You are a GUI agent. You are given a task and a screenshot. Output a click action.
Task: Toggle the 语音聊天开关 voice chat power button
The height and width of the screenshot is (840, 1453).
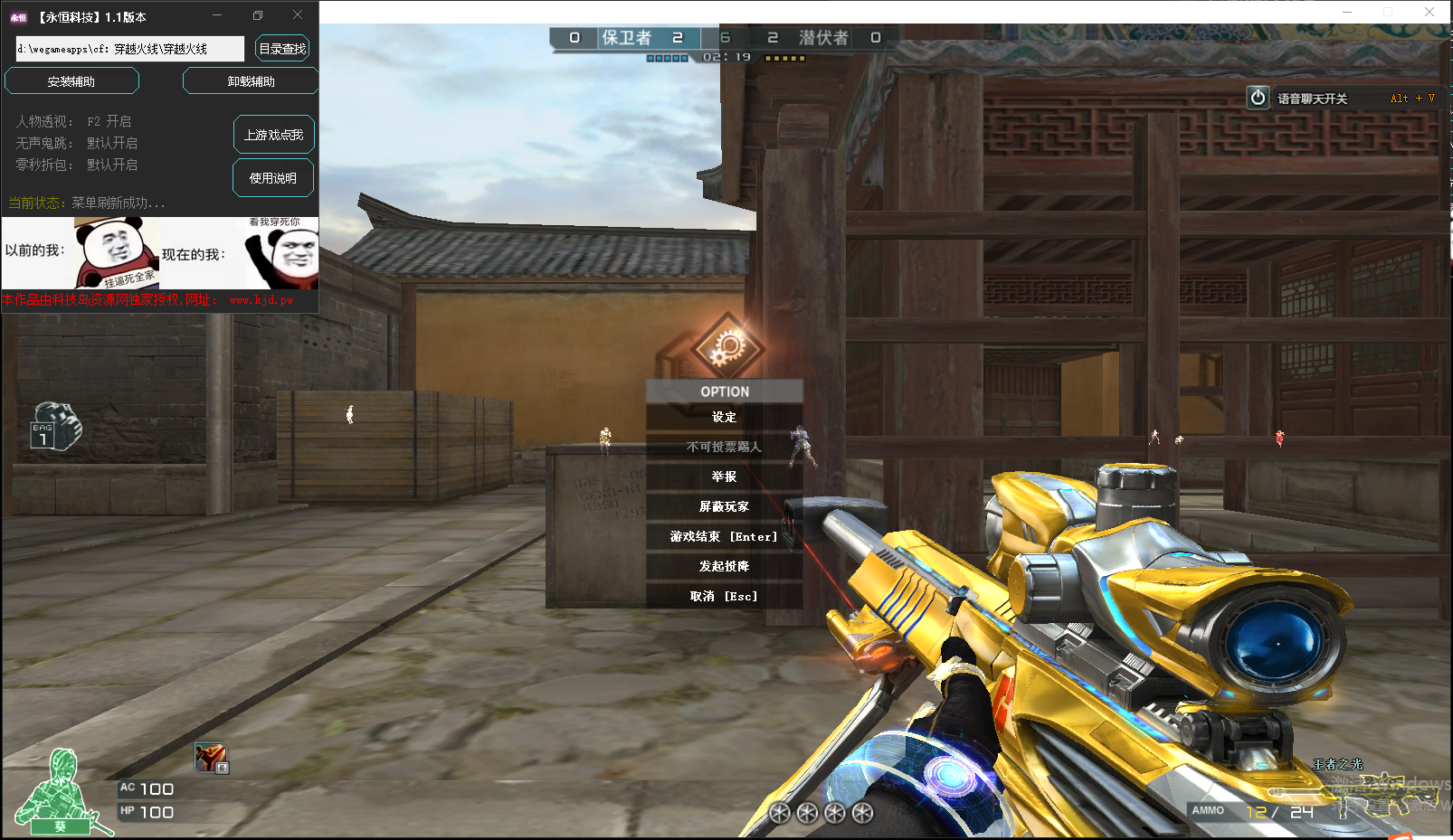[x=1258, y=98]
